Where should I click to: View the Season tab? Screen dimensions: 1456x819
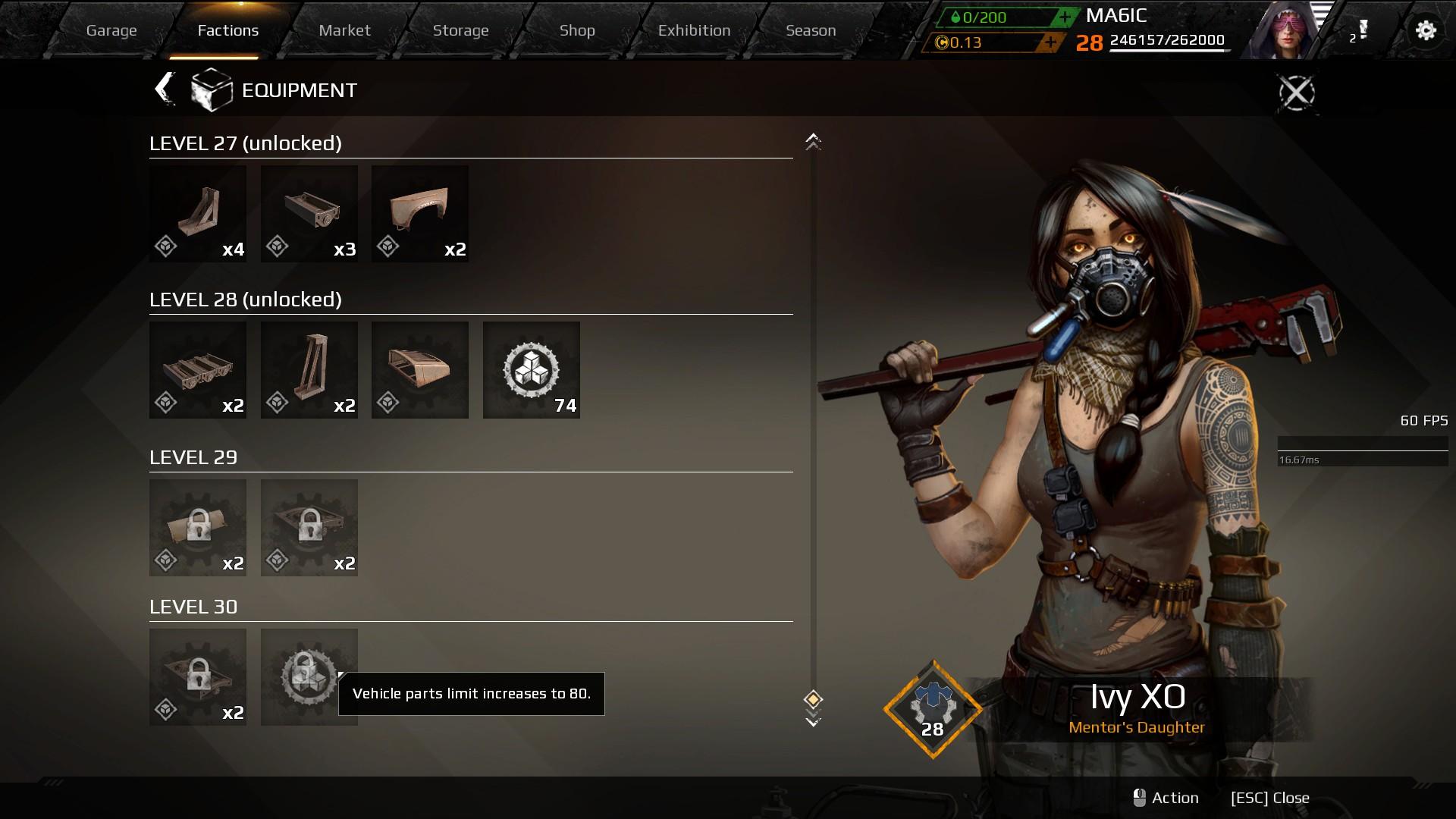pos(811,30)
